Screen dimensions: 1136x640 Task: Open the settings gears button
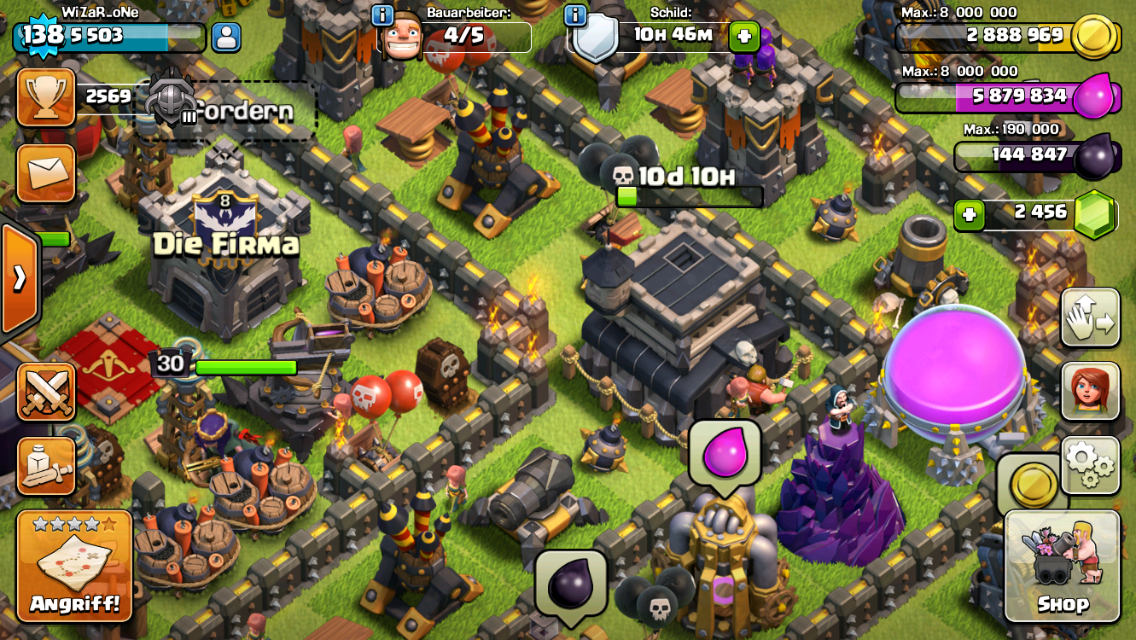click(1090, 464)
